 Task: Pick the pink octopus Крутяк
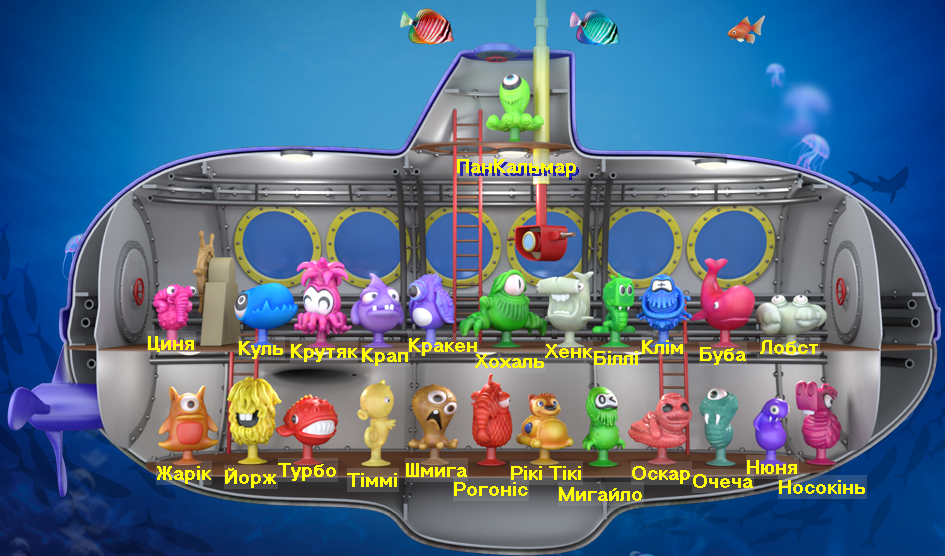click(x=321, y=296)
